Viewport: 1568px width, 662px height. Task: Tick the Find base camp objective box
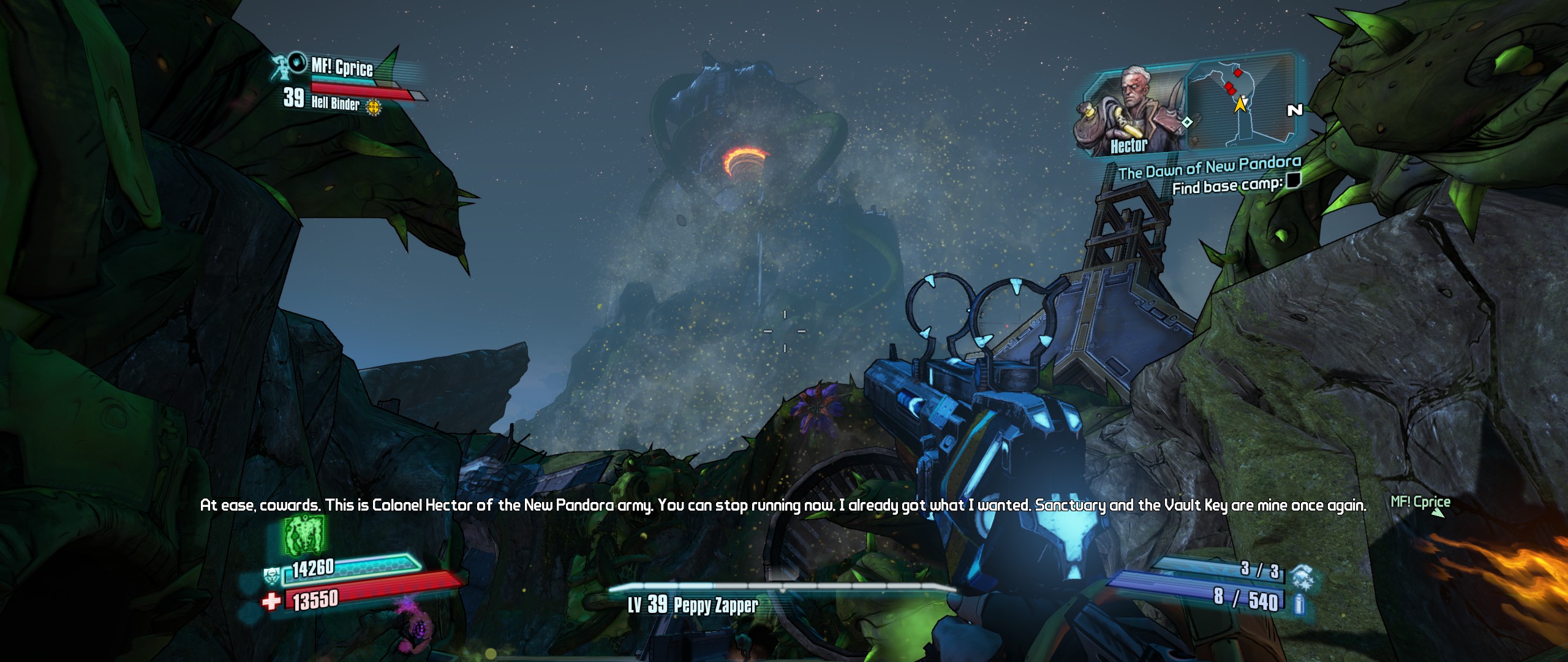[1292, 180]
